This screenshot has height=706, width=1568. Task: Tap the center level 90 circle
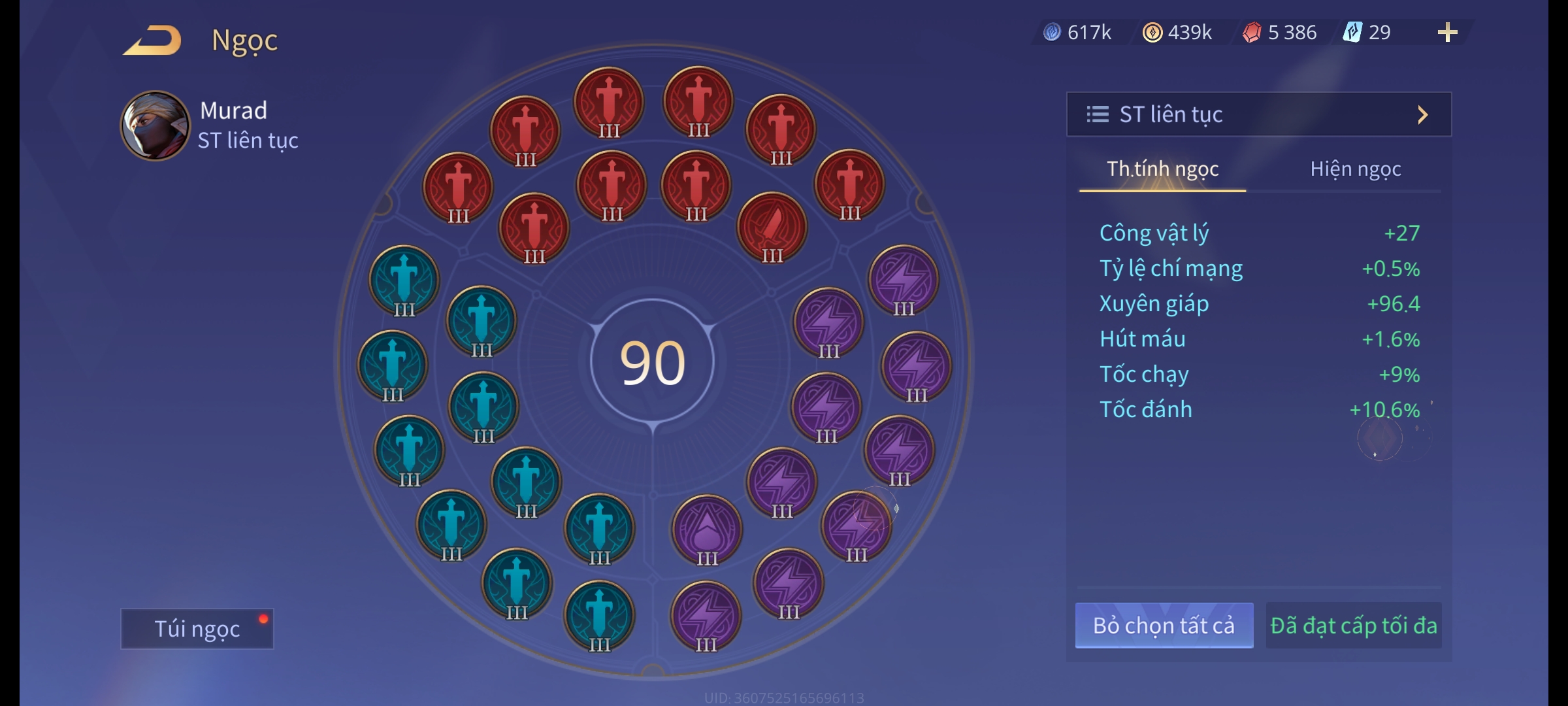coord(652,362)
